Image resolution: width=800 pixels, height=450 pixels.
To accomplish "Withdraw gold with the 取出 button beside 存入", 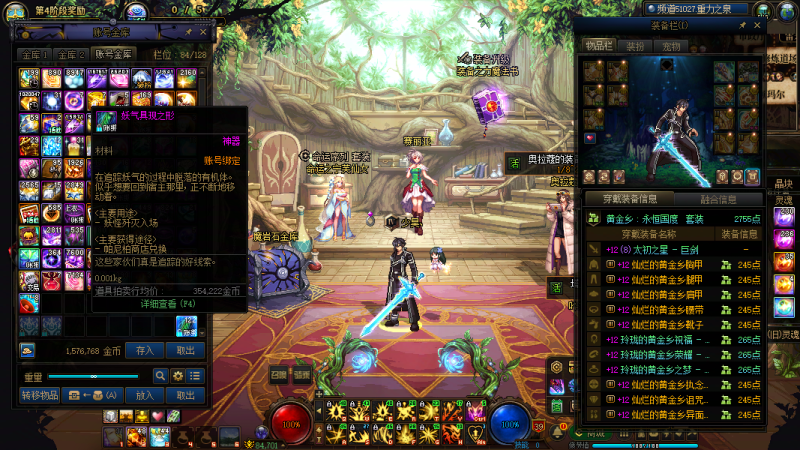I will [x=186, y=351].
